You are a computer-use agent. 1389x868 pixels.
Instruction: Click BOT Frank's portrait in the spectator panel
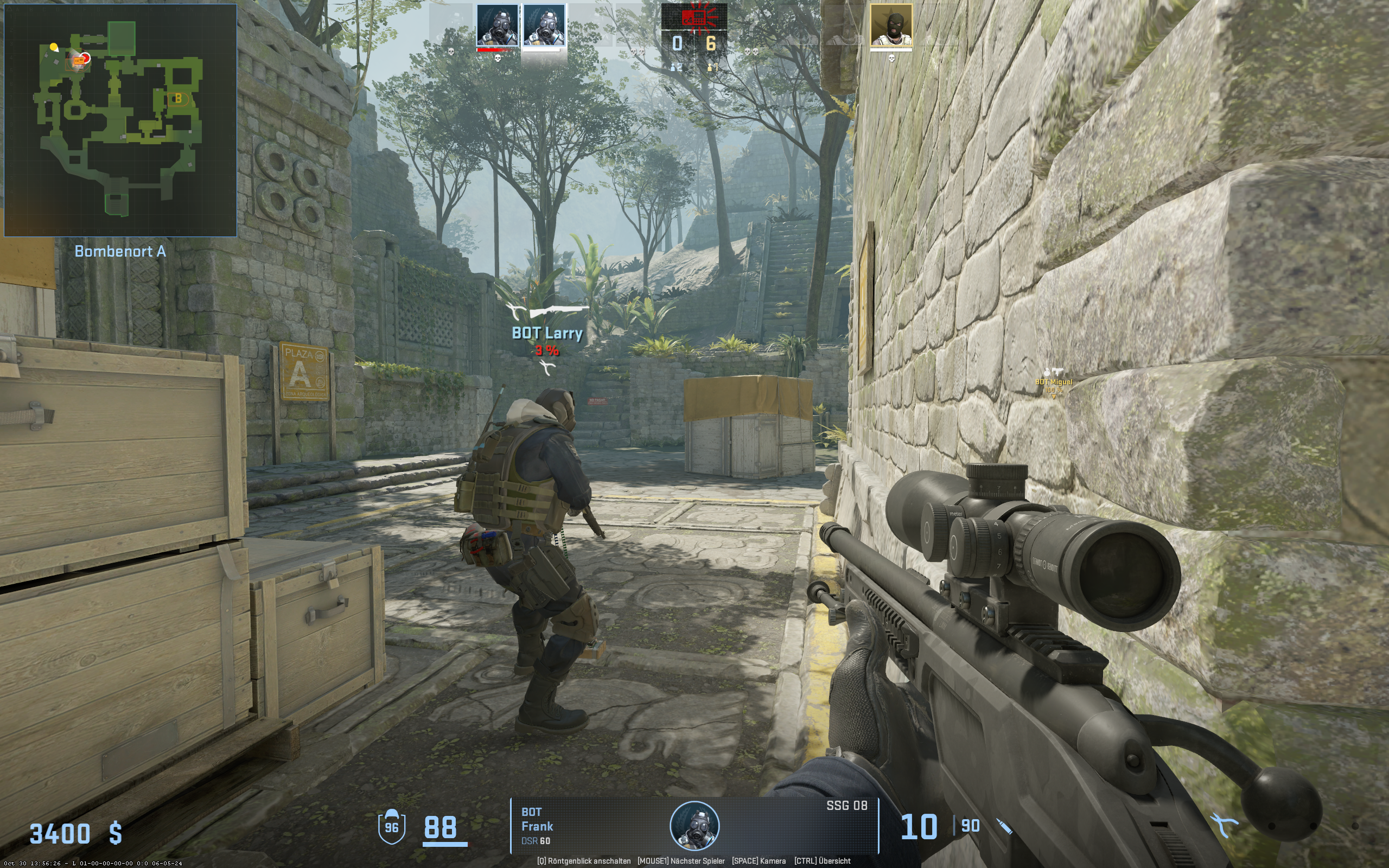pos(694,826)
